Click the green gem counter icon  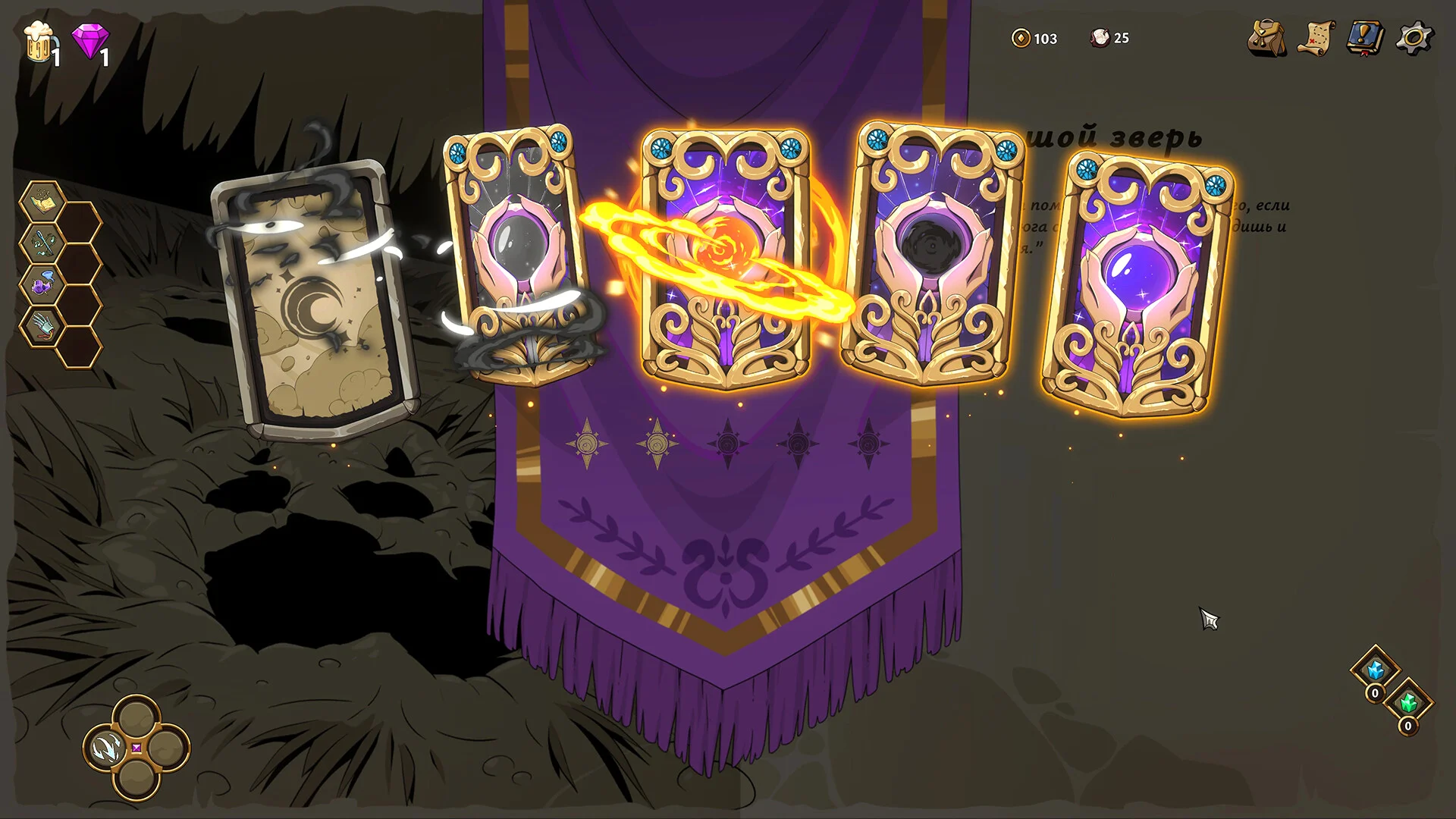click(x=1408, y=703)
